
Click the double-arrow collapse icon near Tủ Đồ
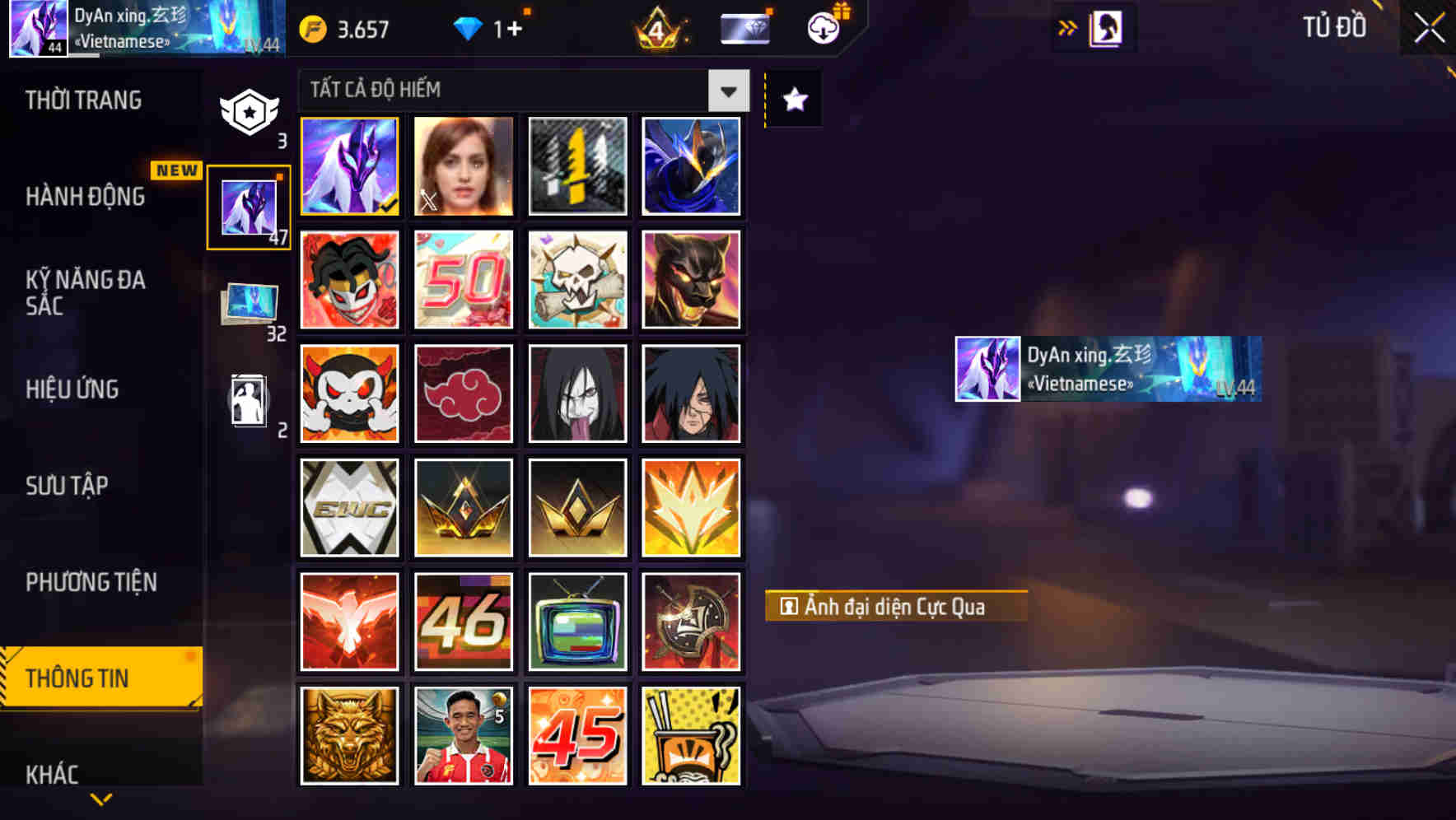tap(1068, 26)
